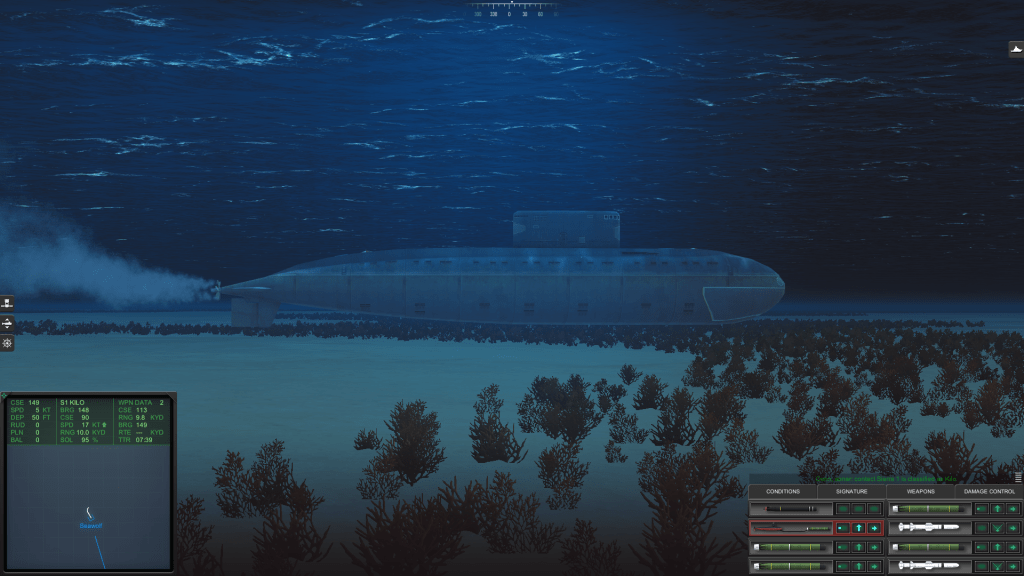Select the red-highlighted wire-guided torpedo tube

coord(790,527)
